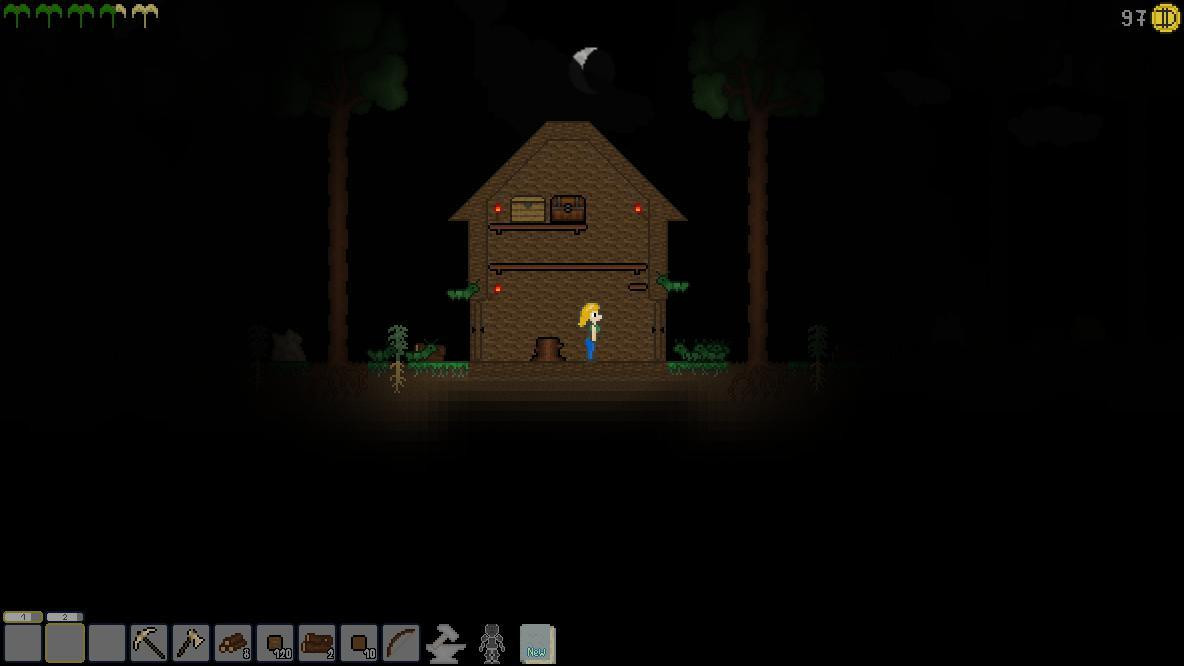Open the armor equipment screen
The height and width of the screenshot is (666, 1184).
(x=491, y=643)
